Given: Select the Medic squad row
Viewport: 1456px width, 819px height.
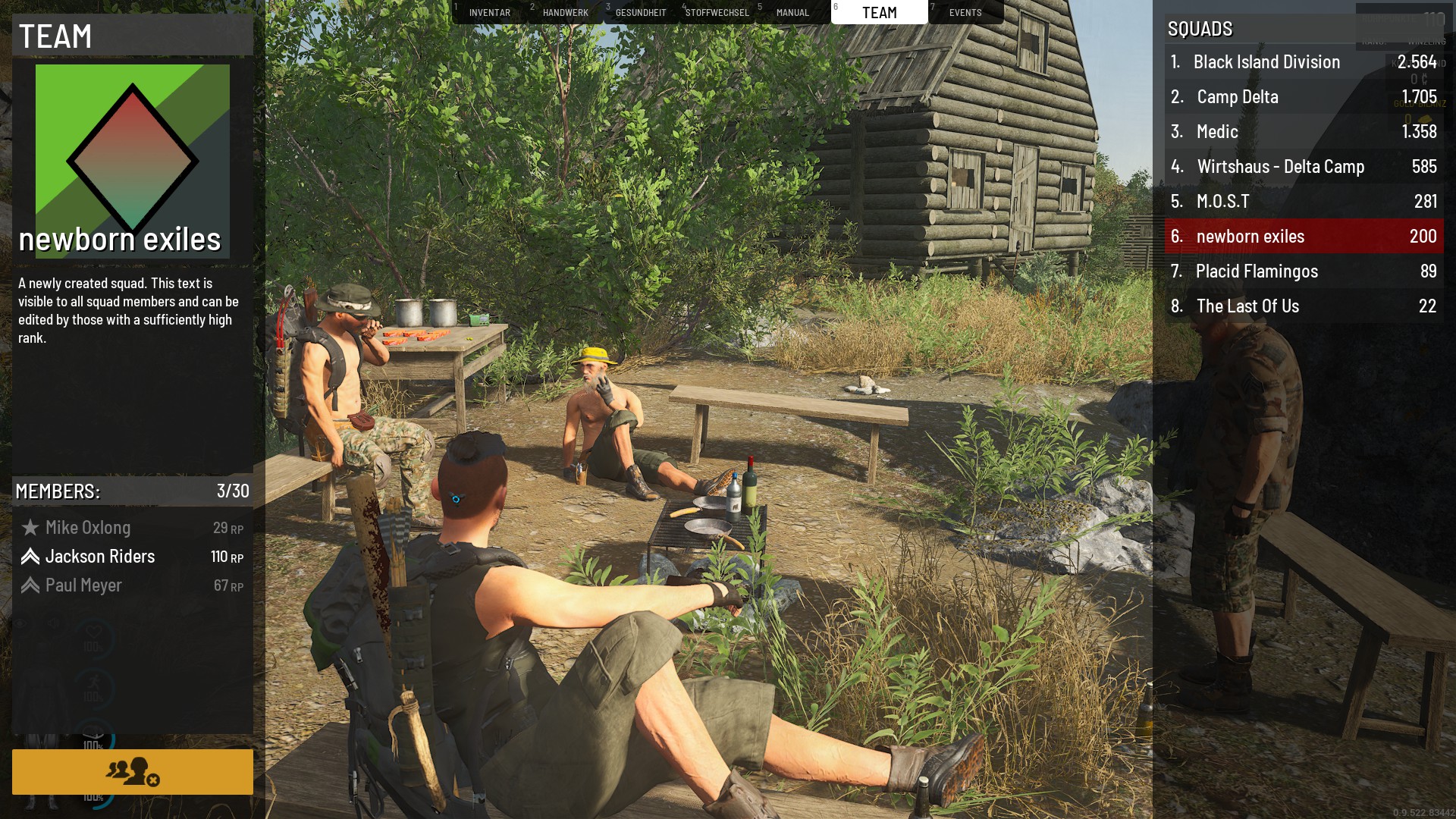Looking at the screenshot, I should [1304, 132].
